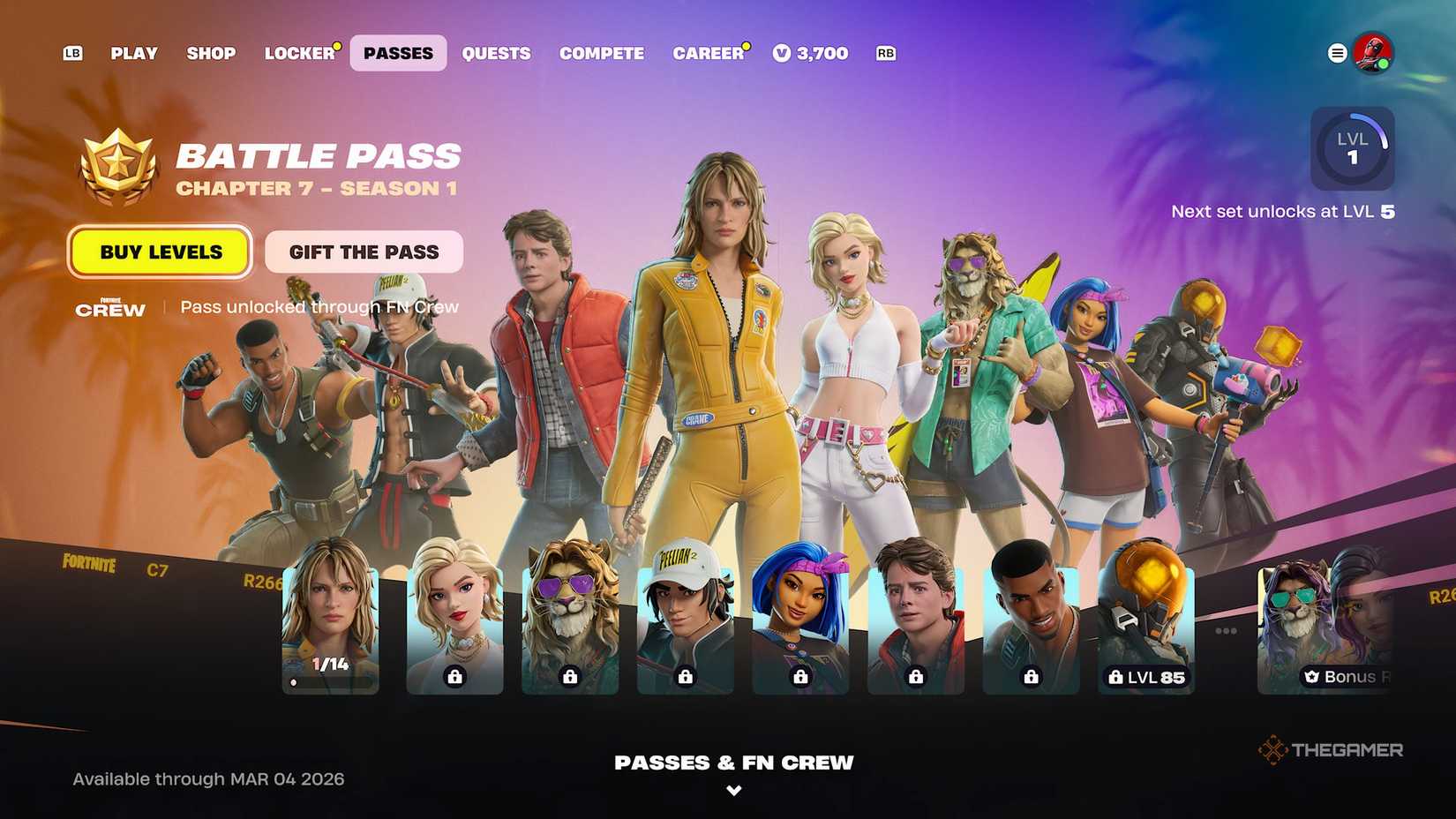The width and height of the screenshot is (1456, 819).
Task: Open the hamburger menu in the top right
Action: [1335, 52]
